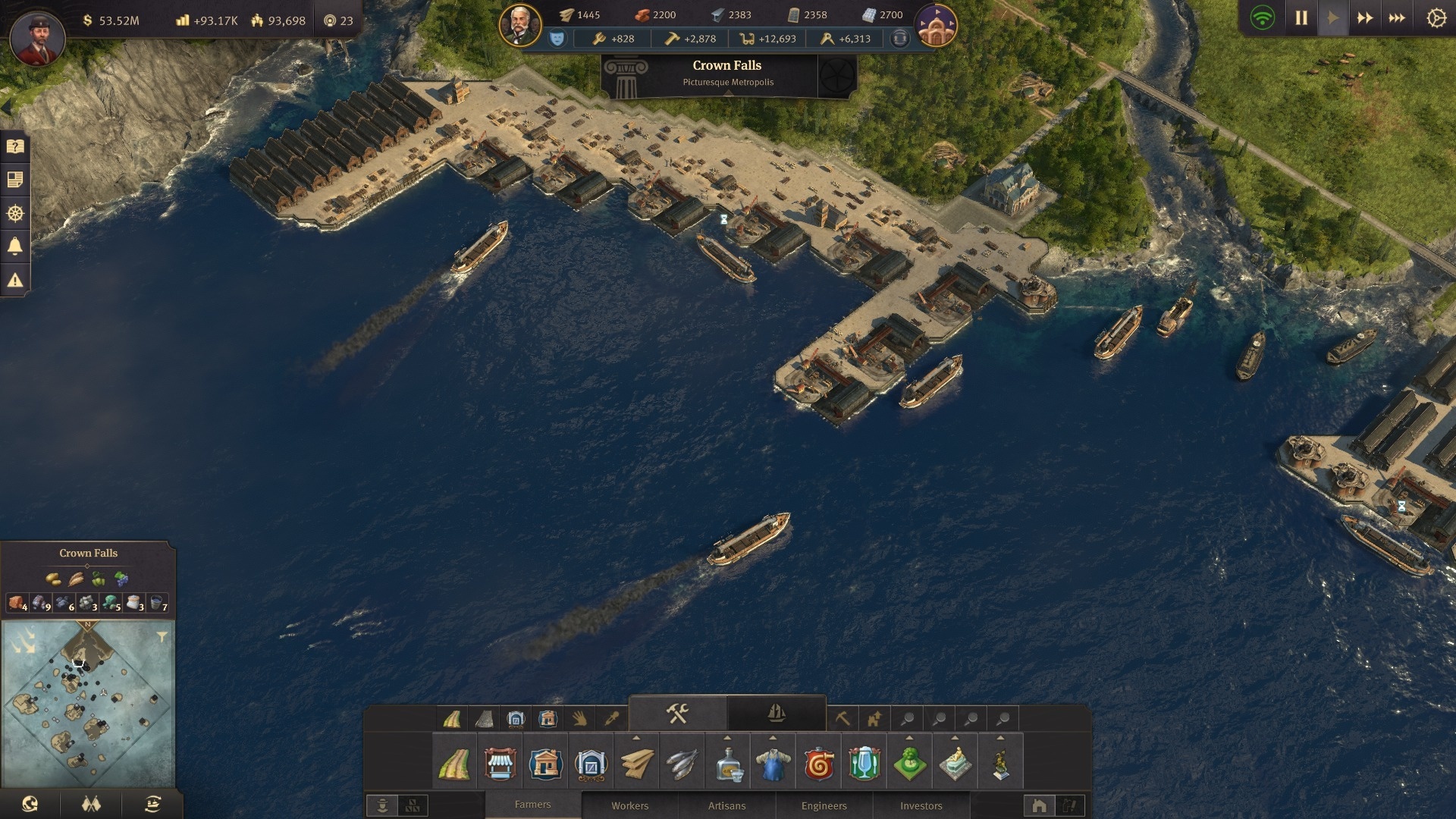Set game speed to fast forward
1456x819 pixels.
(1364, 18)
